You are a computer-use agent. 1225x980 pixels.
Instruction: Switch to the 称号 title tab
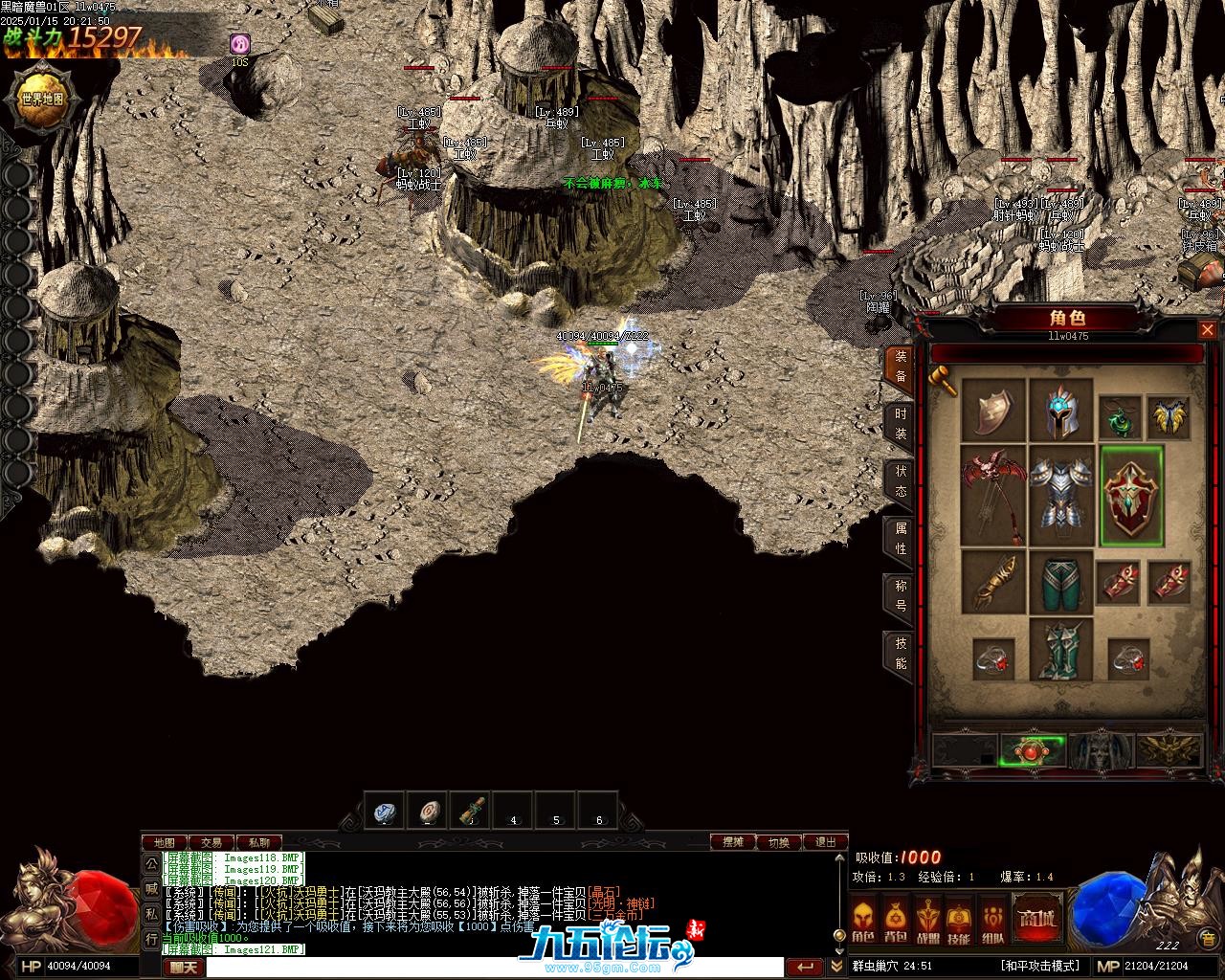click(900, 595)
